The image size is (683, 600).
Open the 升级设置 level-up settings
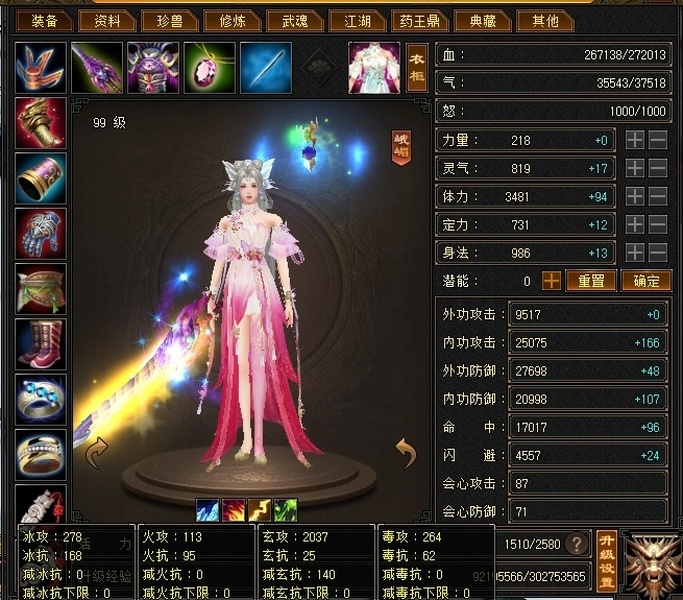[606, 561]
